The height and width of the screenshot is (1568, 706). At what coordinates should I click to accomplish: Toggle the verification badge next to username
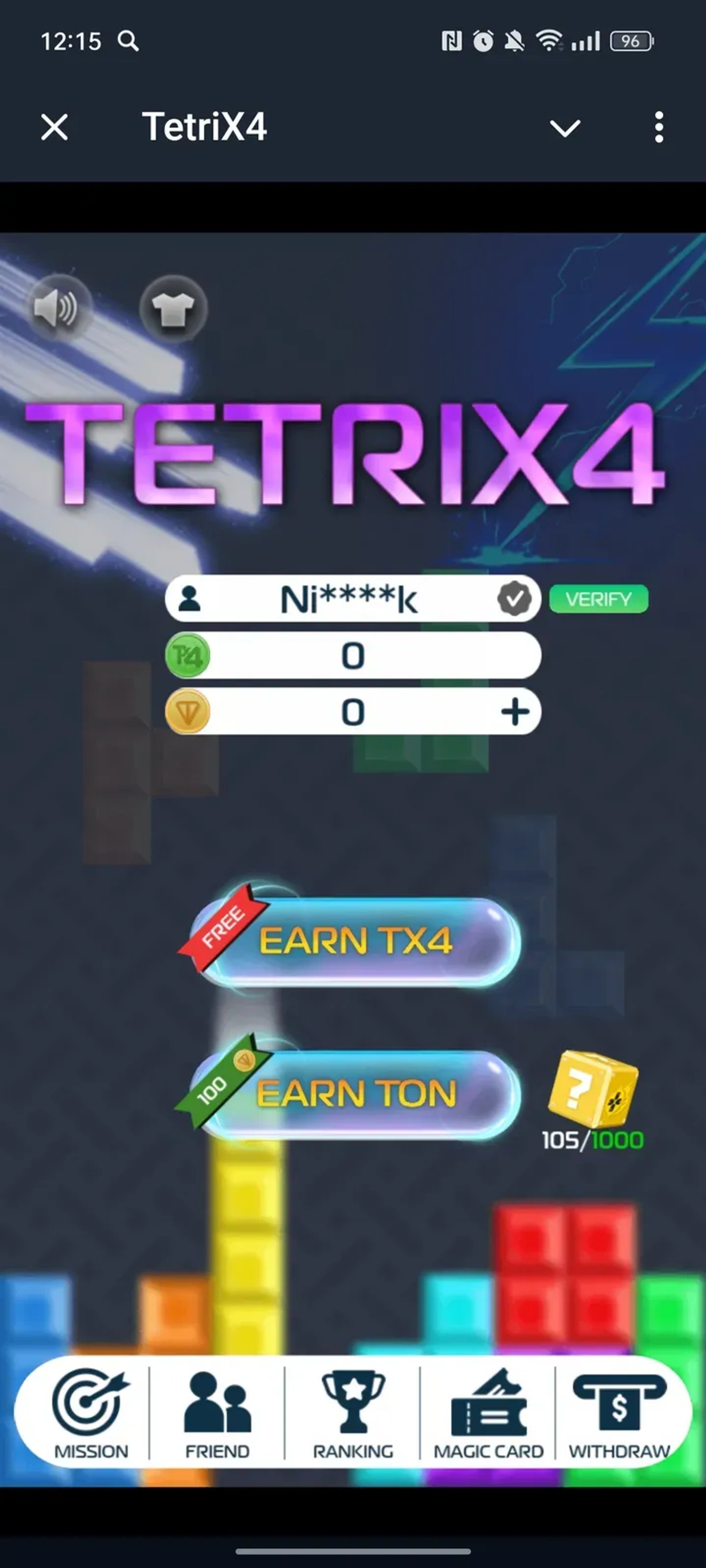pyautogui.click(x=515, y=599)
